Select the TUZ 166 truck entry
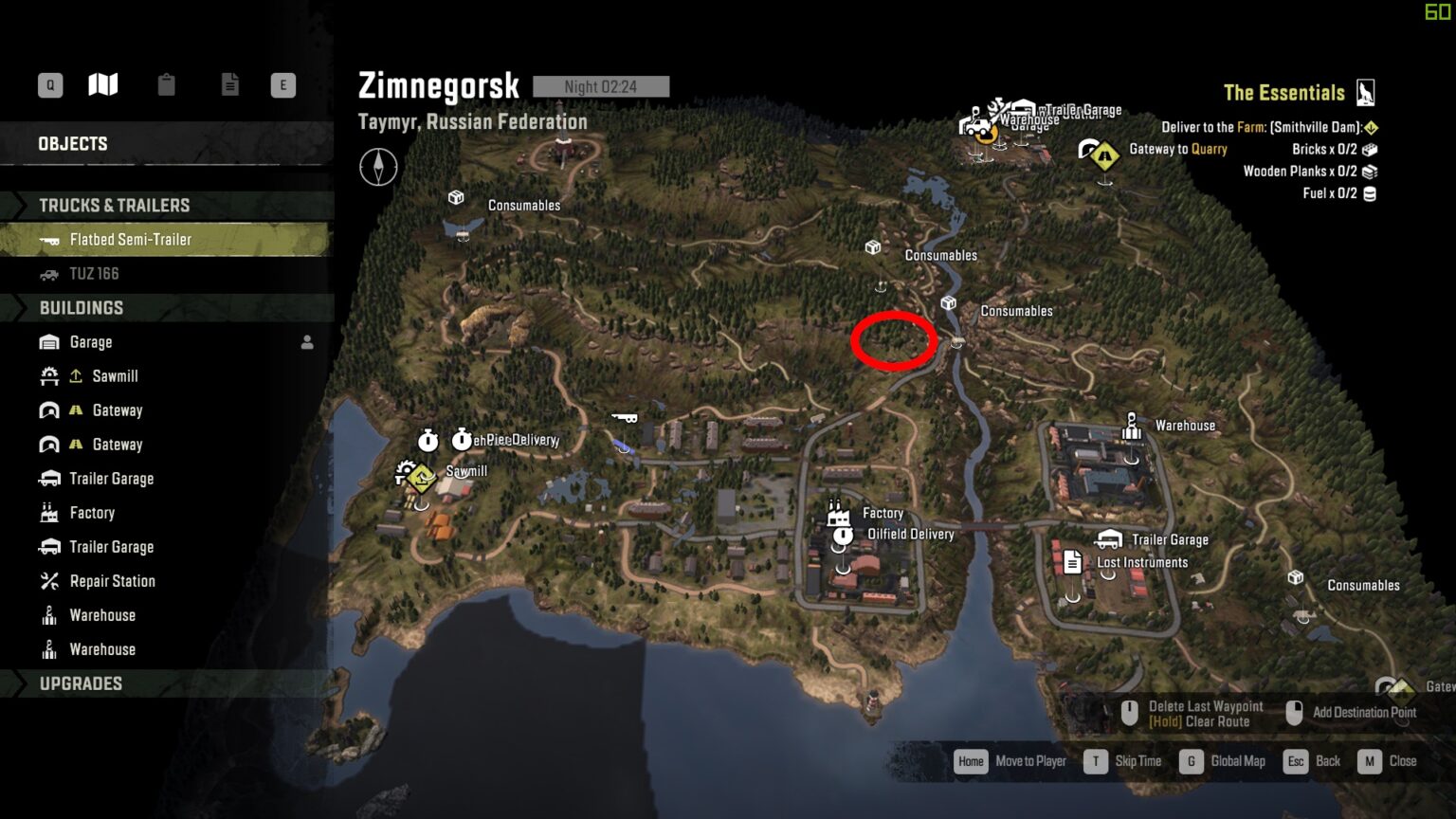 [94, 274]
